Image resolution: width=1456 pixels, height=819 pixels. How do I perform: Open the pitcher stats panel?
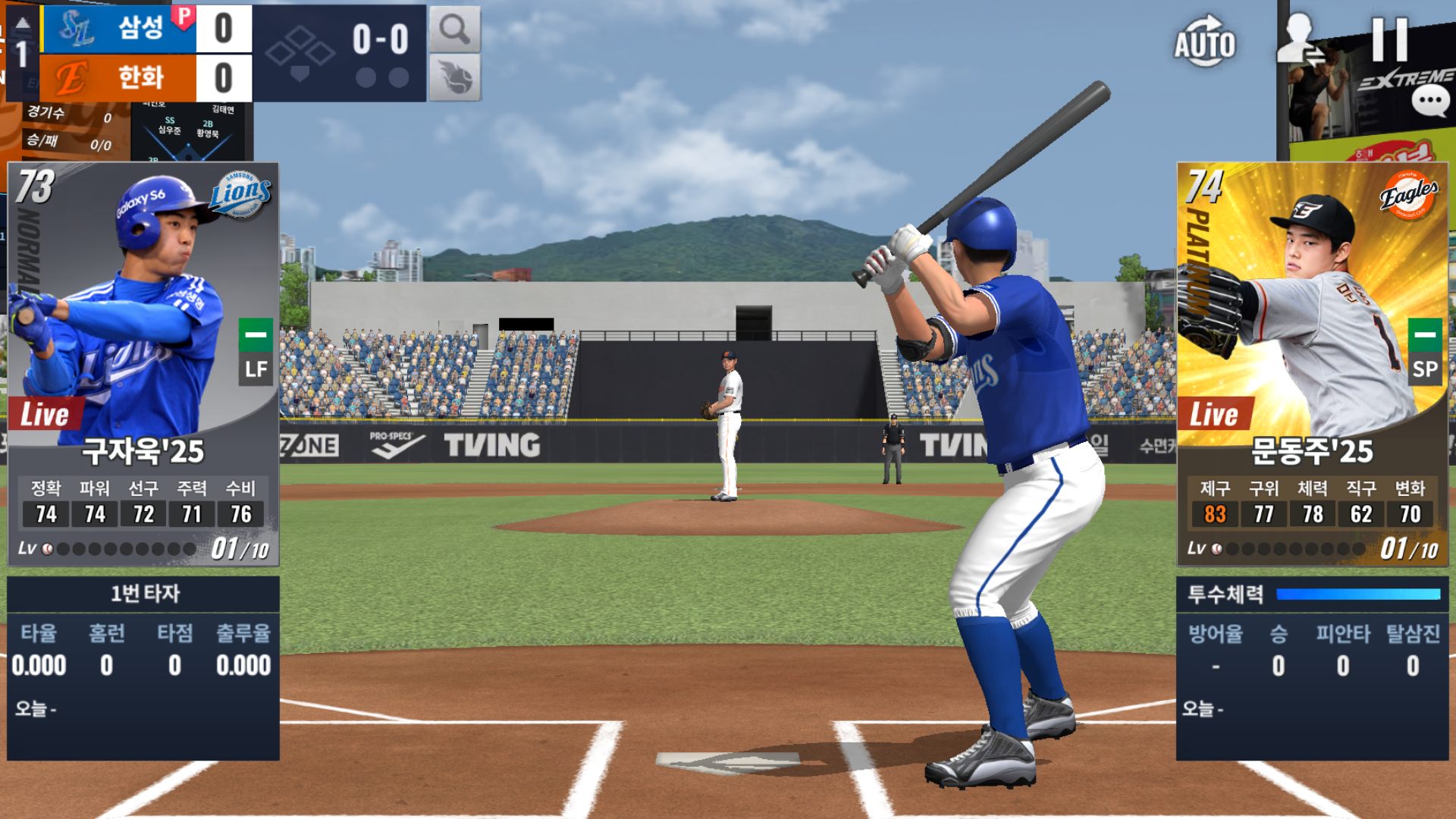(1312, 667)
